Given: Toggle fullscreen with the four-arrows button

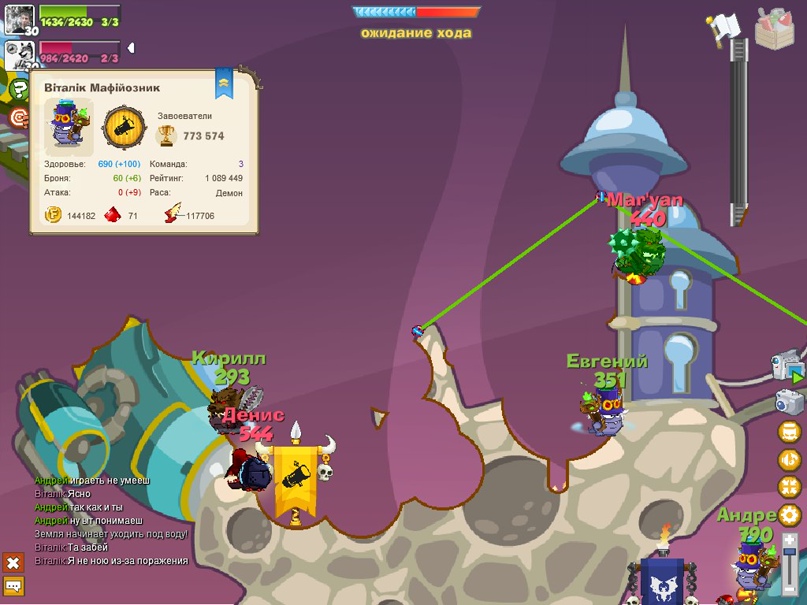Looking at the screenshot, I should 789,487.
